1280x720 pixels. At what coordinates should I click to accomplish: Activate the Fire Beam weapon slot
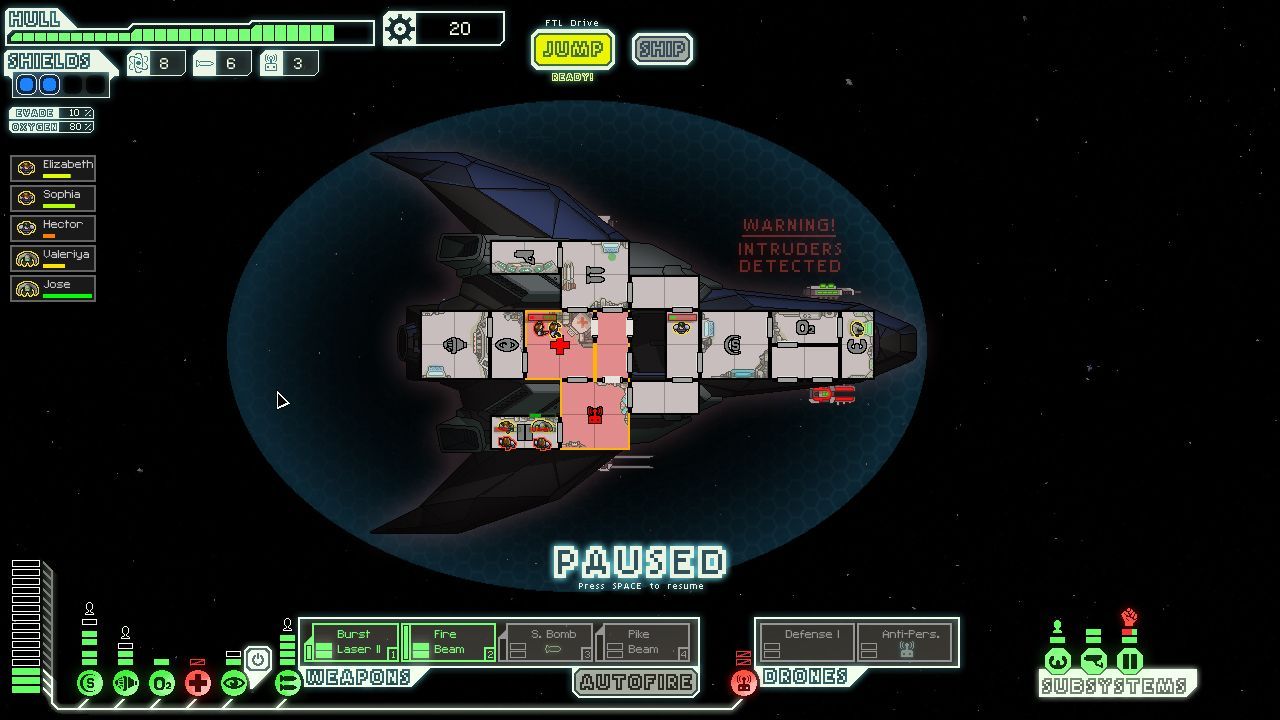click(x=449, y=642)
